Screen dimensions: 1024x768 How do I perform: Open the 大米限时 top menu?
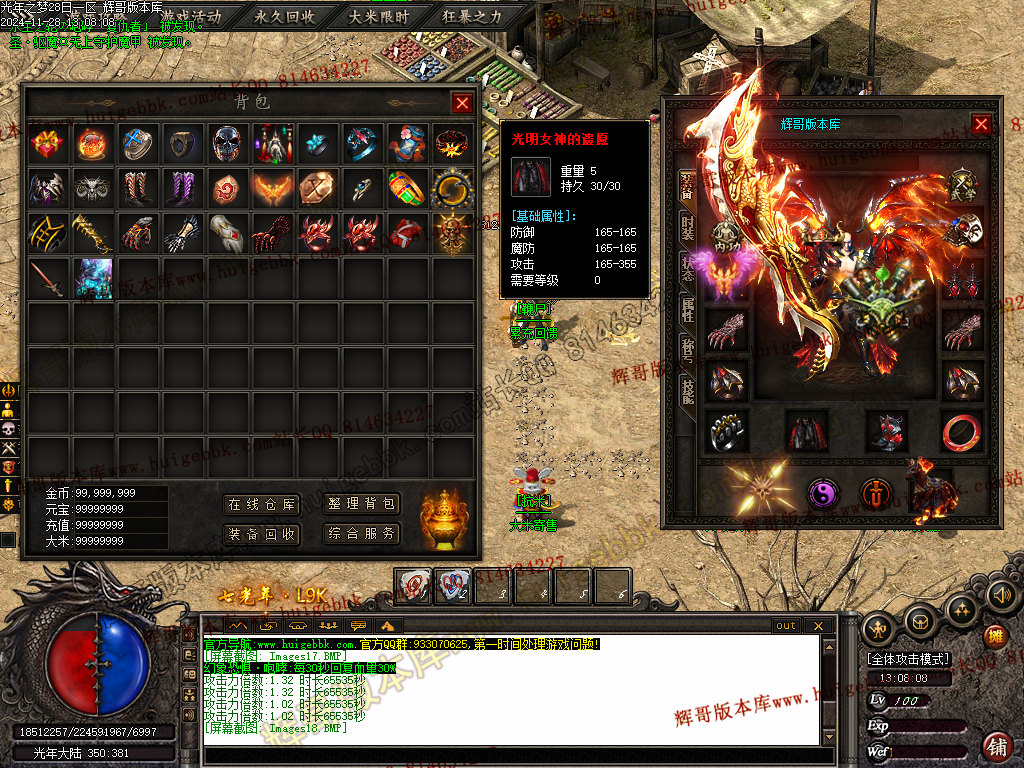tap(379, 16)
